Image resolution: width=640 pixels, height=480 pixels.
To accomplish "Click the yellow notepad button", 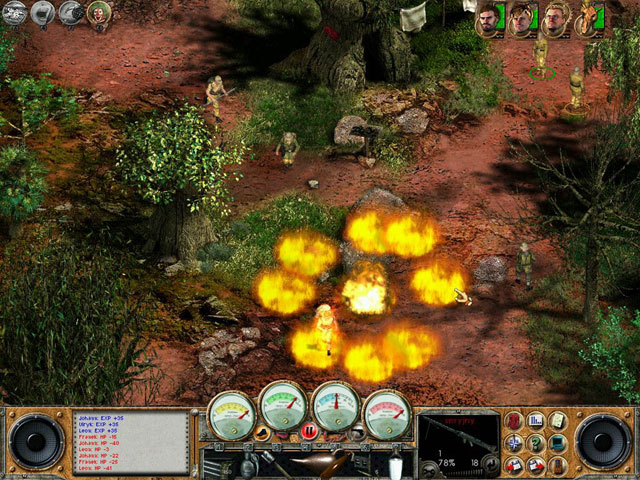I will pyautogui.click(x=558, y=420).
